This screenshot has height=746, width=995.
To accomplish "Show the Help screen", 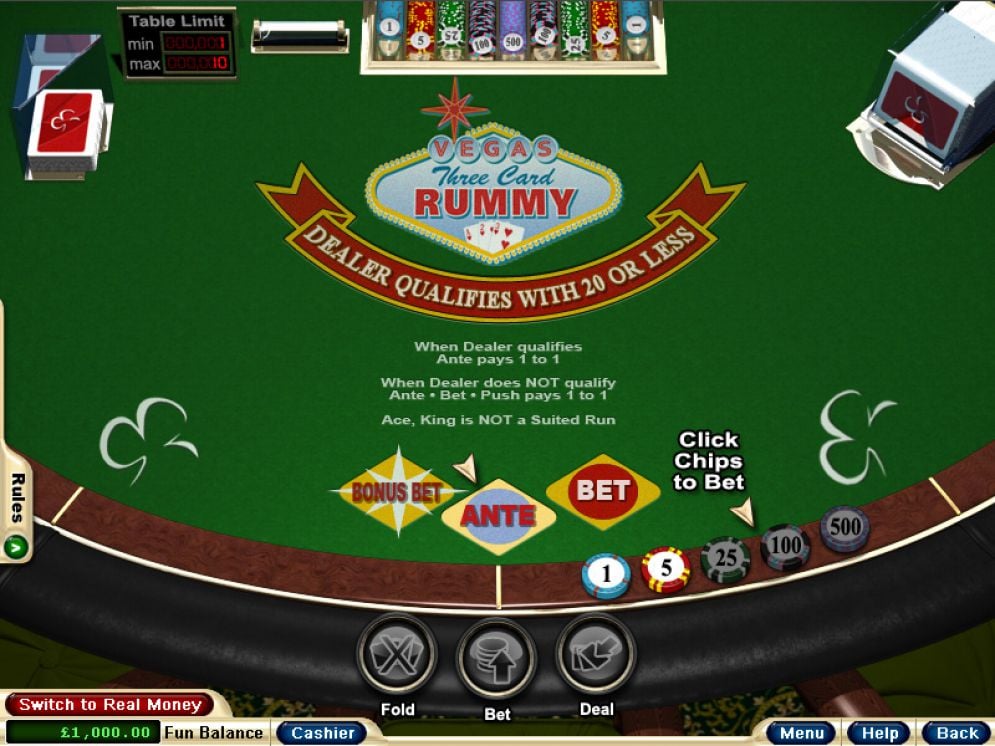I will (x=879, y=733).
